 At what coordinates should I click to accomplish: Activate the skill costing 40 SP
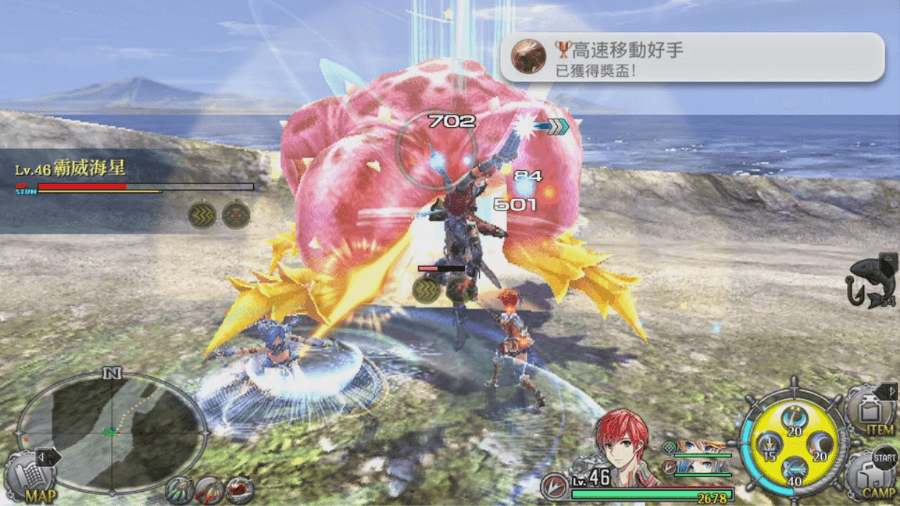(795, 470)
